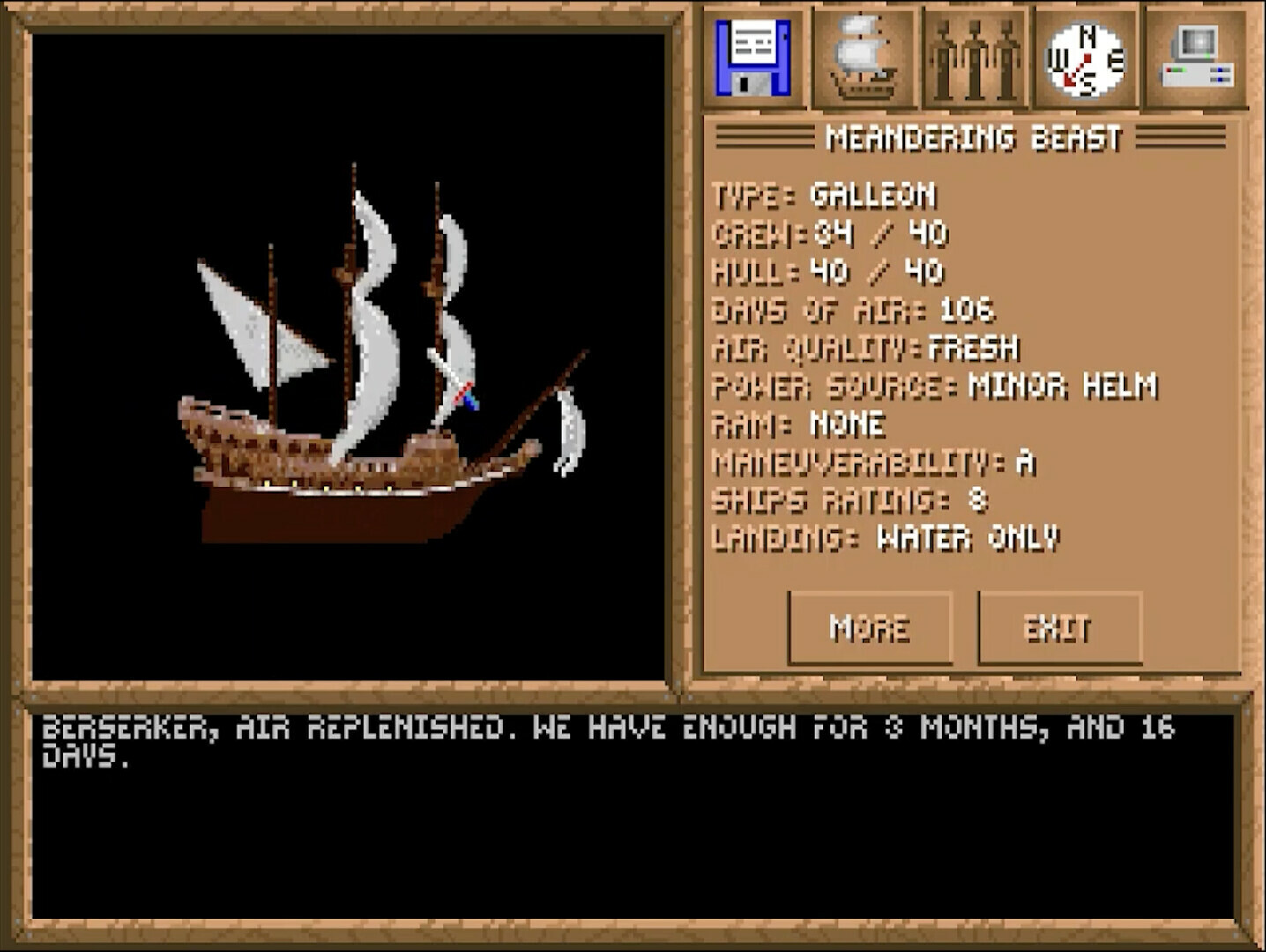Select POWER SOURCE: MINOR HELM text
The image size is (1266, 952).
tap(935, 386)
